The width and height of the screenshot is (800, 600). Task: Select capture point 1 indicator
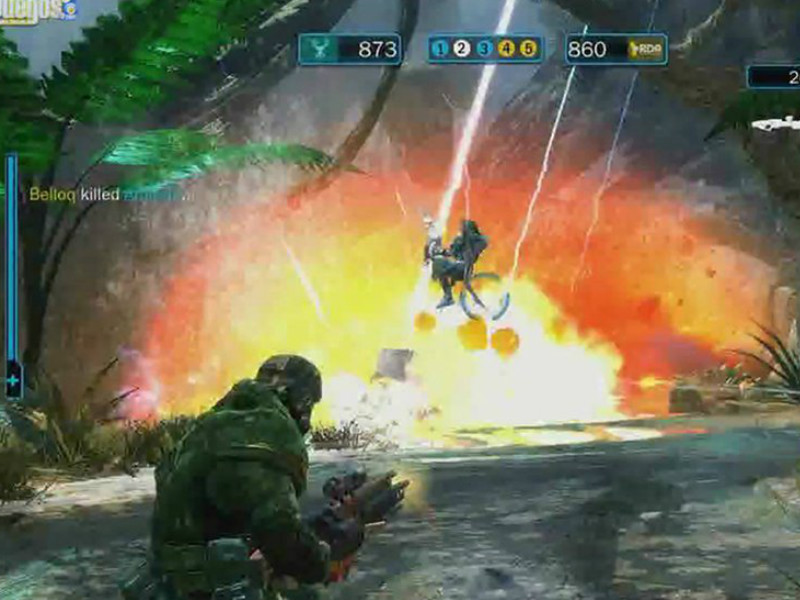click(x=441, y=48)
